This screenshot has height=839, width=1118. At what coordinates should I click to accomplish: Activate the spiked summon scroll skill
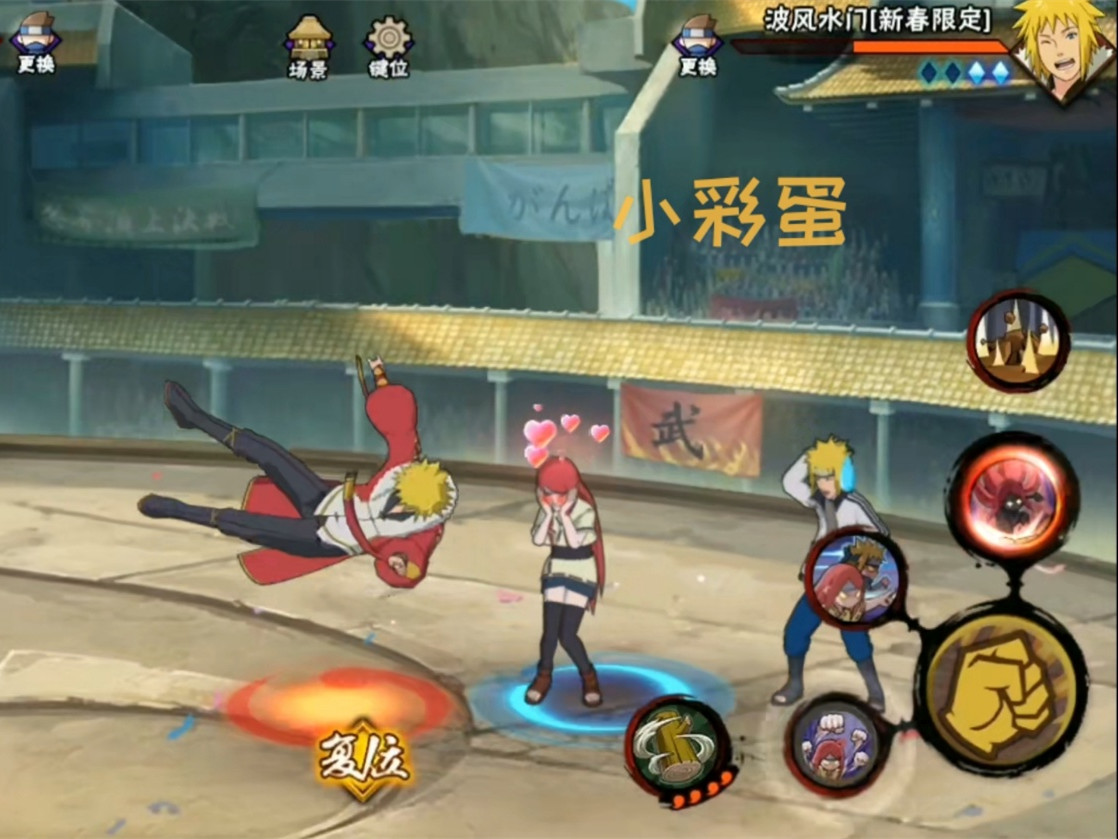click(x=1017, y=342)
